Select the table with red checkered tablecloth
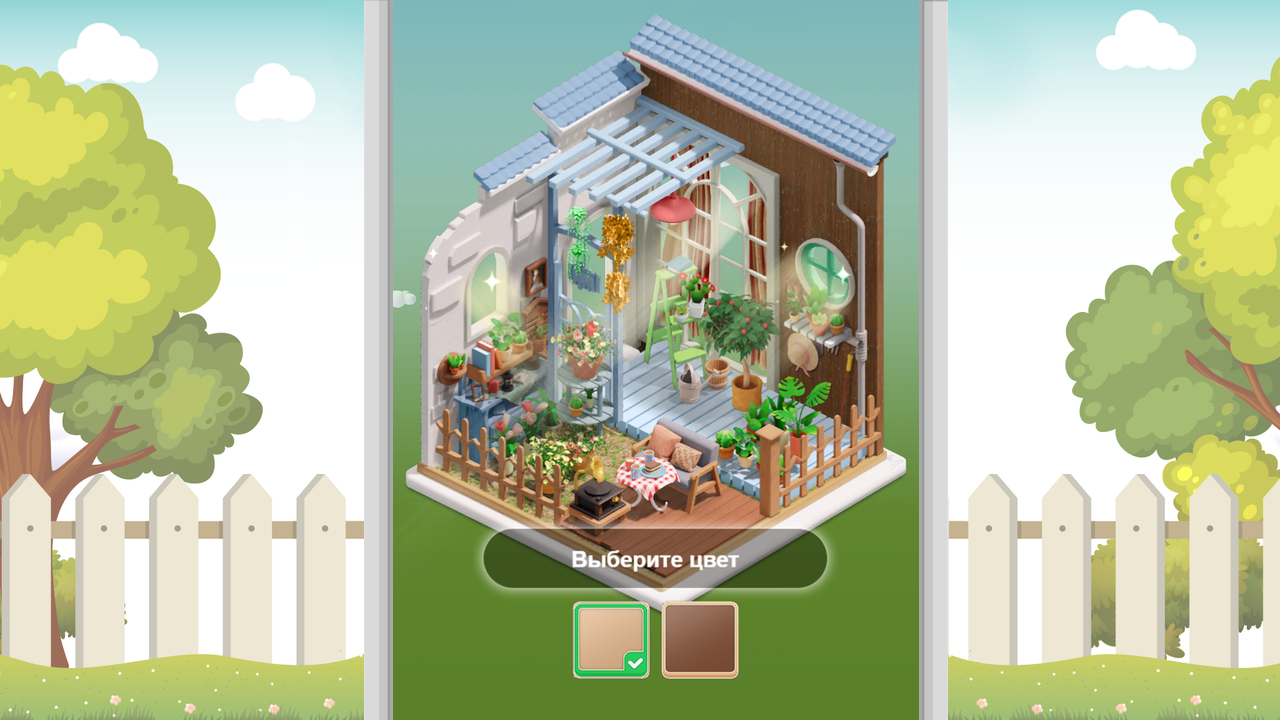The width and height of the screenshot is (1280, 720). (647, 474)
